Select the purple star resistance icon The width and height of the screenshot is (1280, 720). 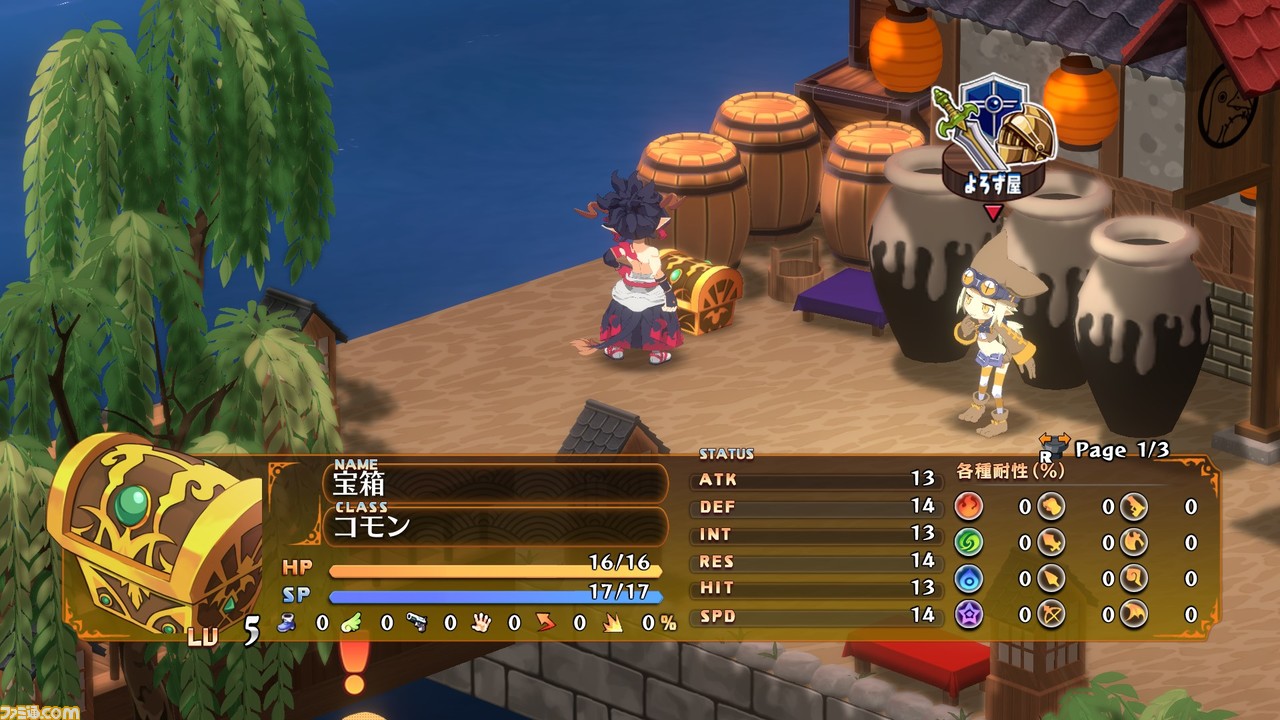(x=968, y=614)
